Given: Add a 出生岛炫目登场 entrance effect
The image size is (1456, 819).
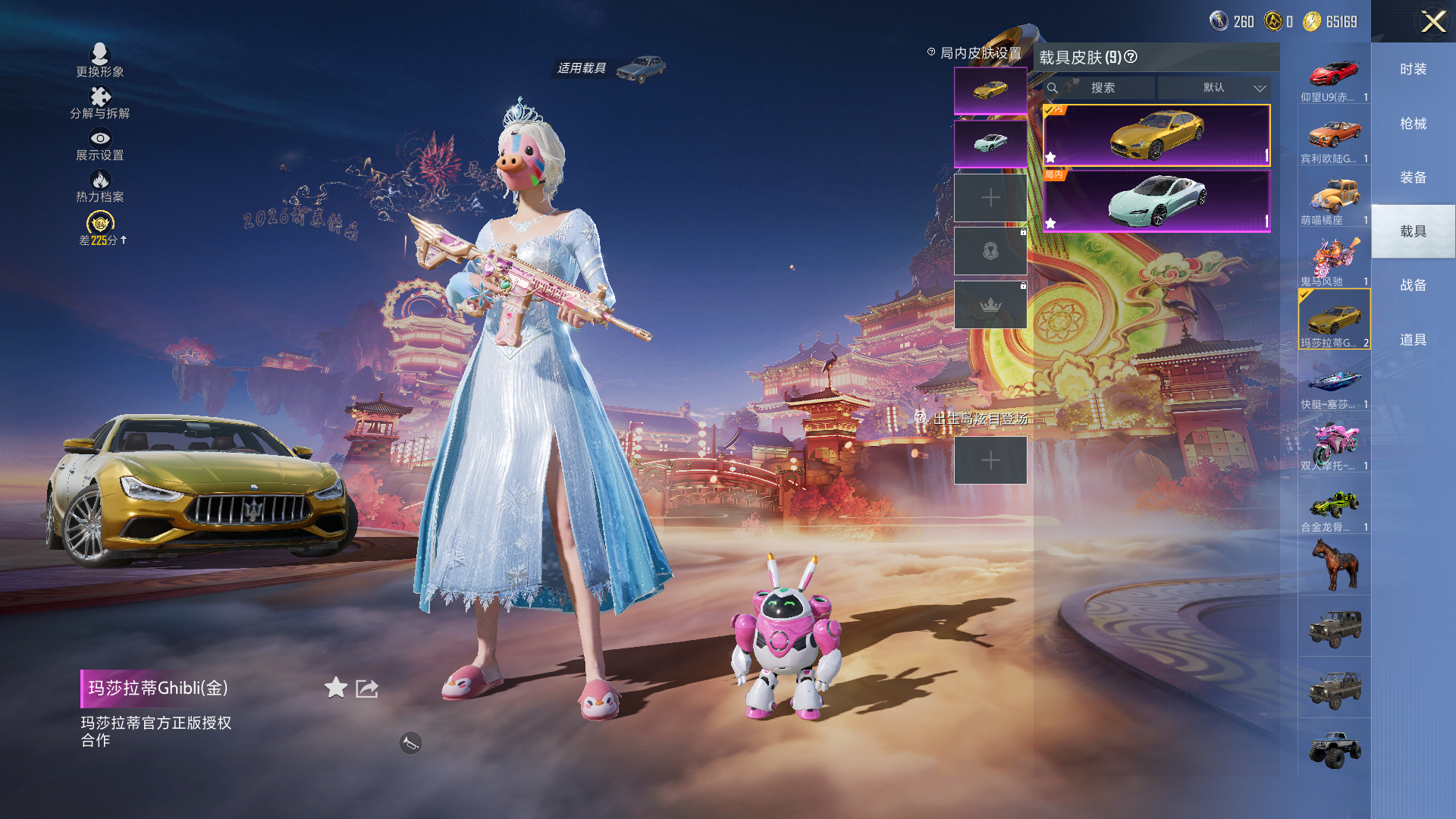Looking at the screenshot, I should 990,460.
